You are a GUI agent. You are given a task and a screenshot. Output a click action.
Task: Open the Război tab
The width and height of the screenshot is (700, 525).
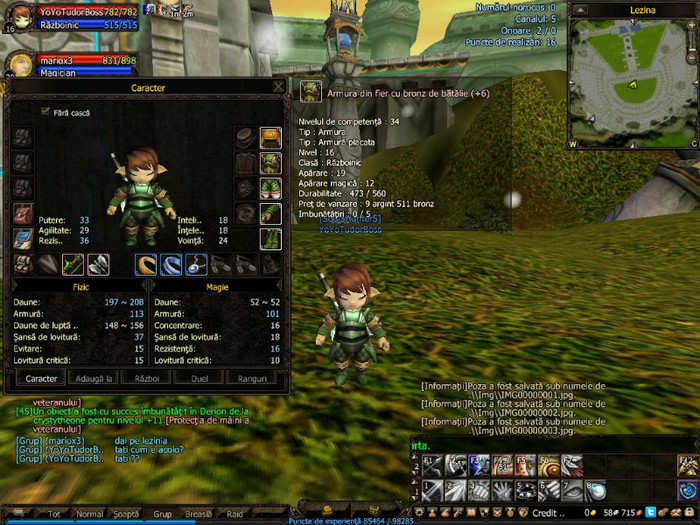point(146,378)
